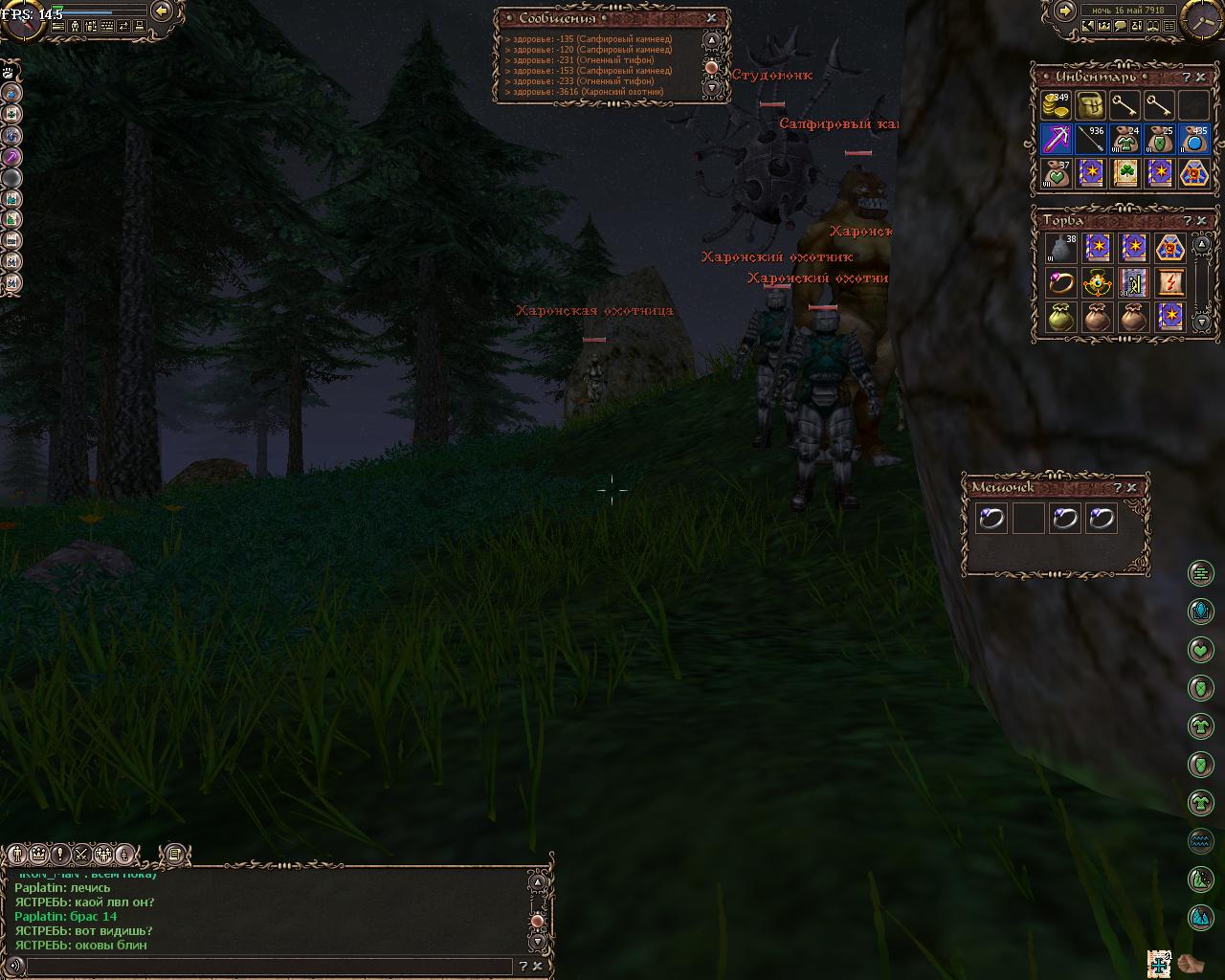Select the jeweled amulet in the bag
Image resolution: width=1225 pixels, height=980 pixels.
[1097, 283]
